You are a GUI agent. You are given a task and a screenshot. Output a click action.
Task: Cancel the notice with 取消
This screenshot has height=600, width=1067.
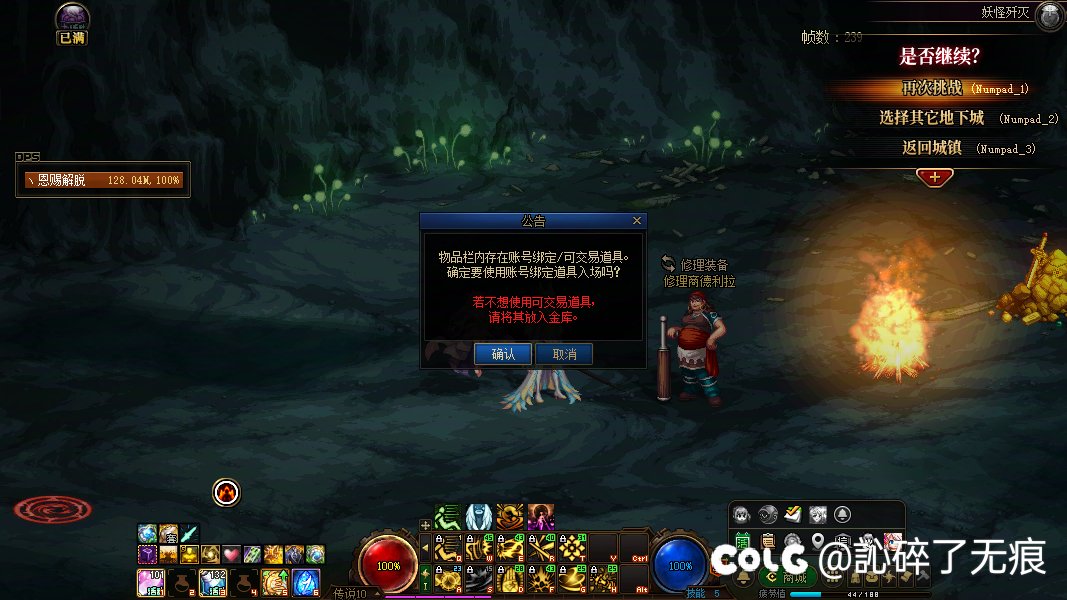(x=564, y=354)
